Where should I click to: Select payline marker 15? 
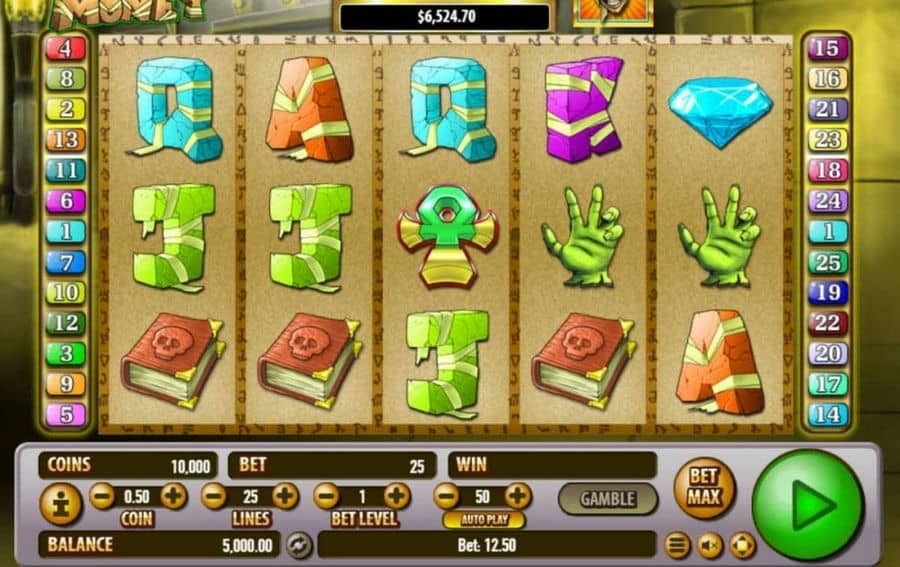pyautogui.click(x=828, y=47)
